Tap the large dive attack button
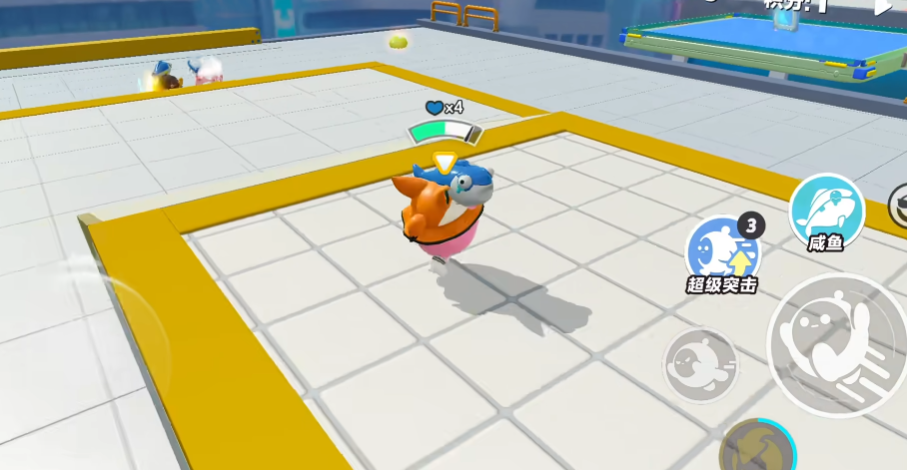Viewport: 907px width, 470px height. 837,343
